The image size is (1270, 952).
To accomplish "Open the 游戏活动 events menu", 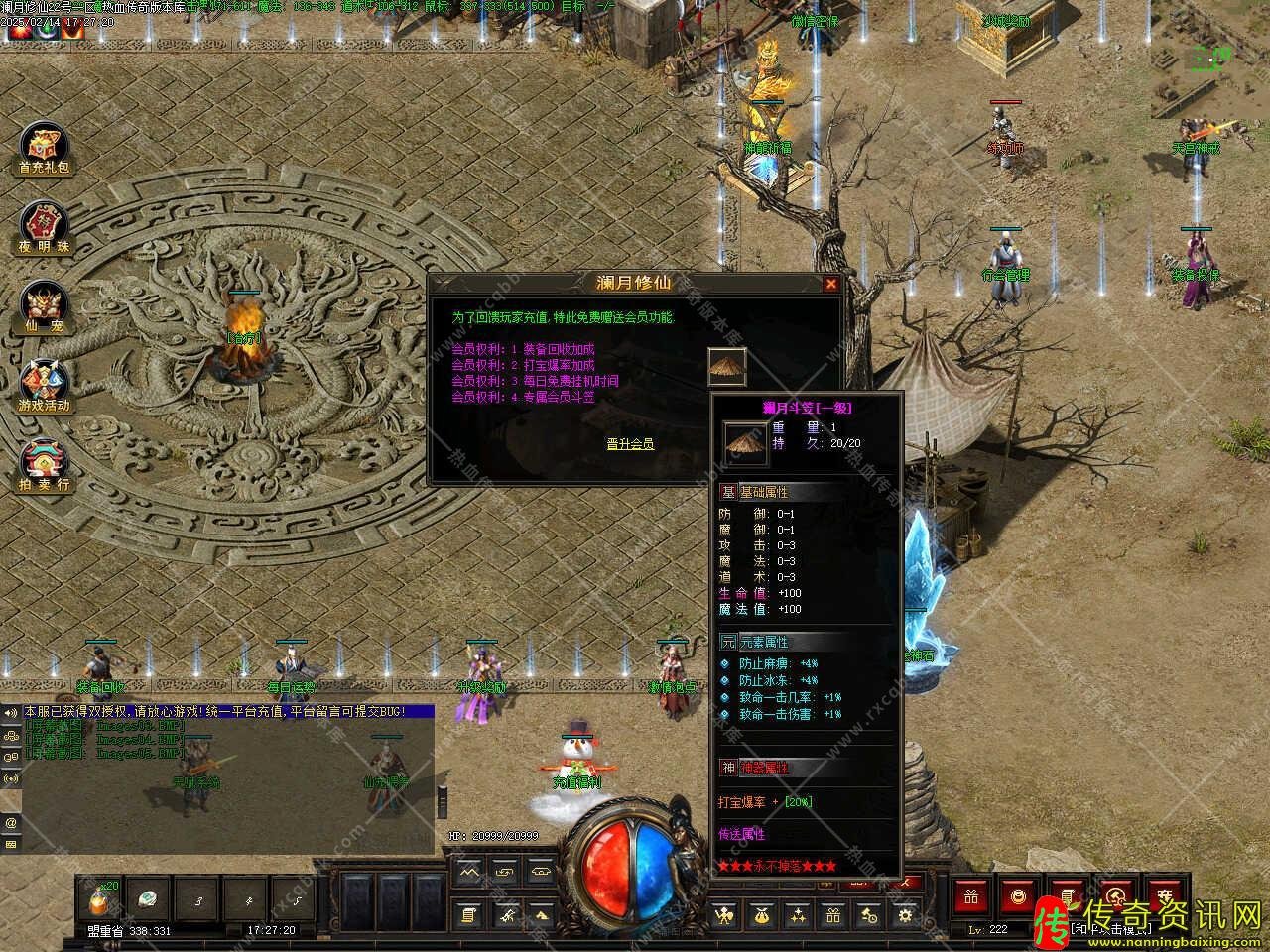I will tap(44, 385).
